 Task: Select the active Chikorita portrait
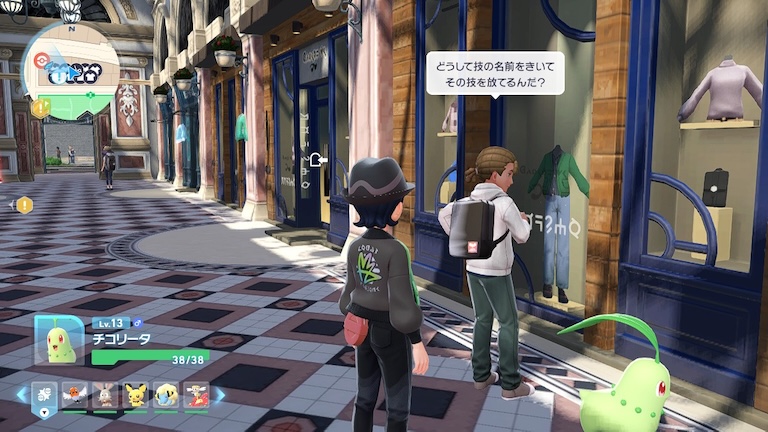coord(60,341)
